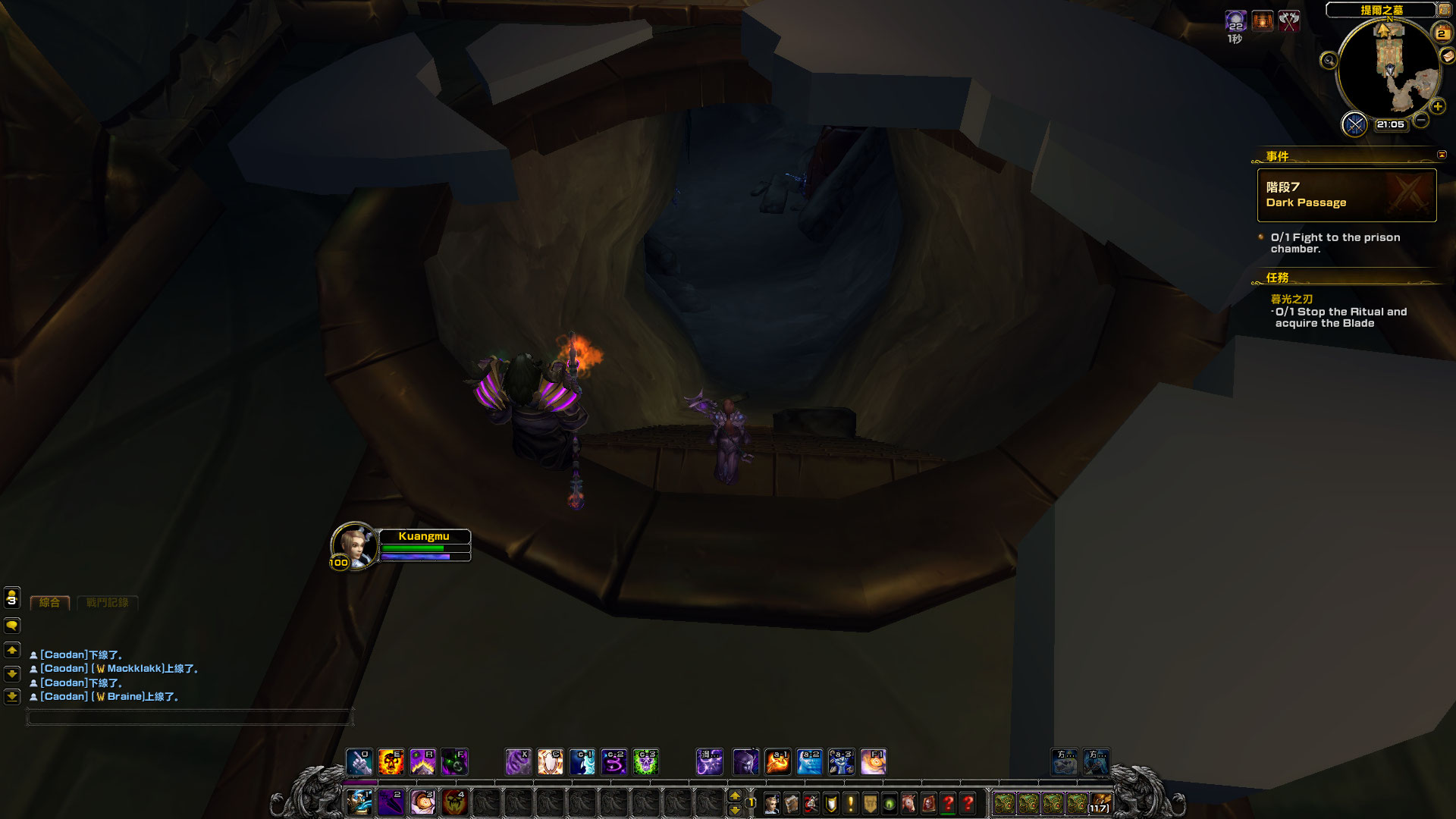
Task: Zoom in the minimap with the plus button
Action: click(x=1437, y=107)
